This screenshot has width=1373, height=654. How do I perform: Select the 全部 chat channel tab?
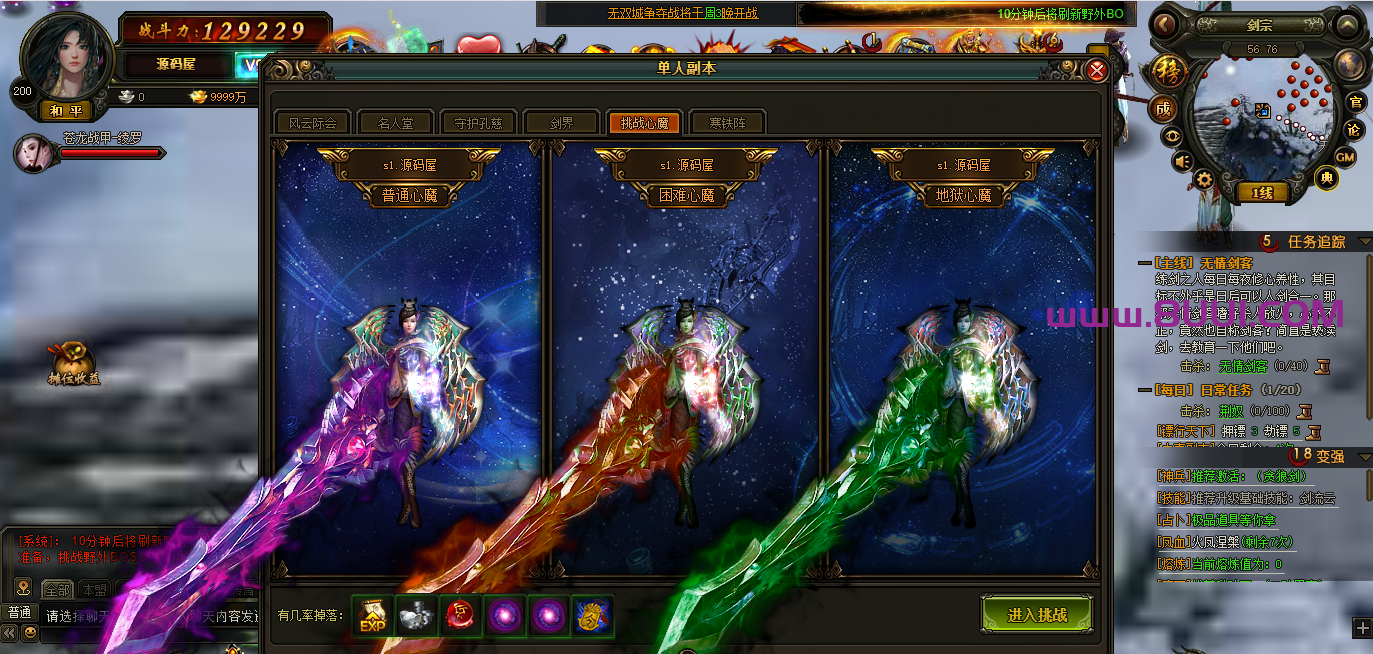pyautogui.click(x=58, y=588)
